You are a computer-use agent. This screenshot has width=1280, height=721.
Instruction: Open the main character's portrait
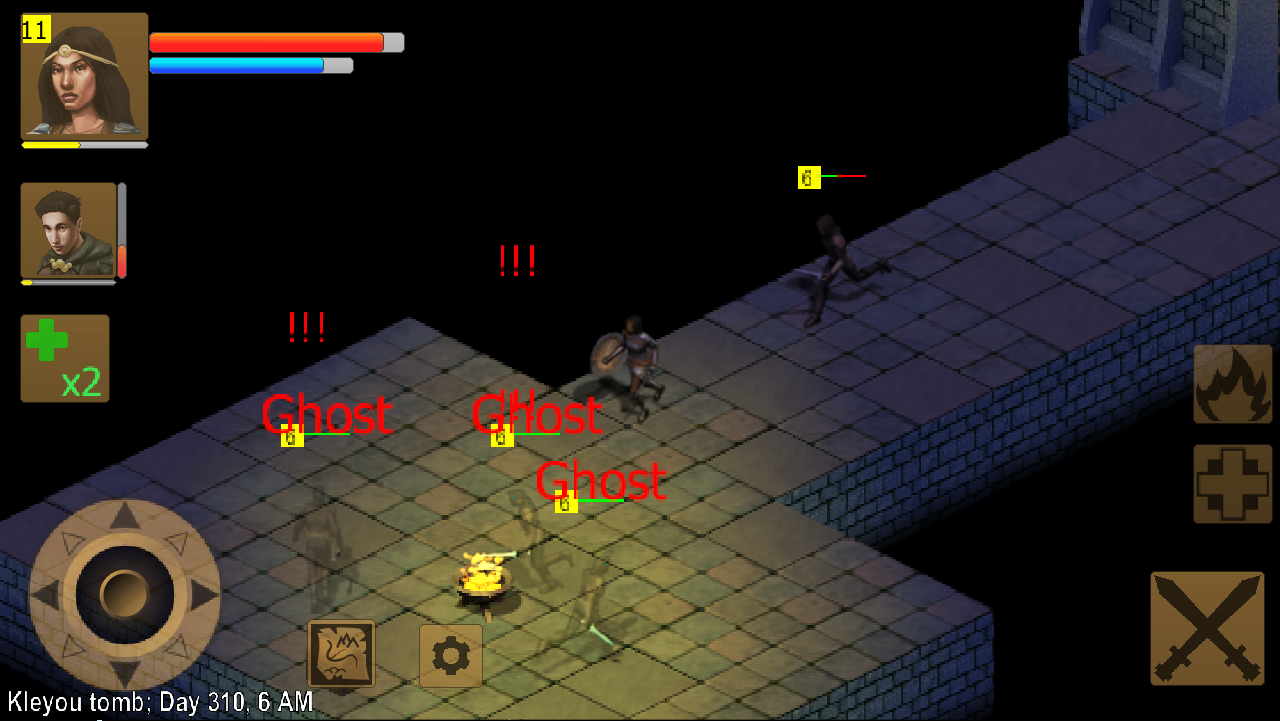(84, 77)
